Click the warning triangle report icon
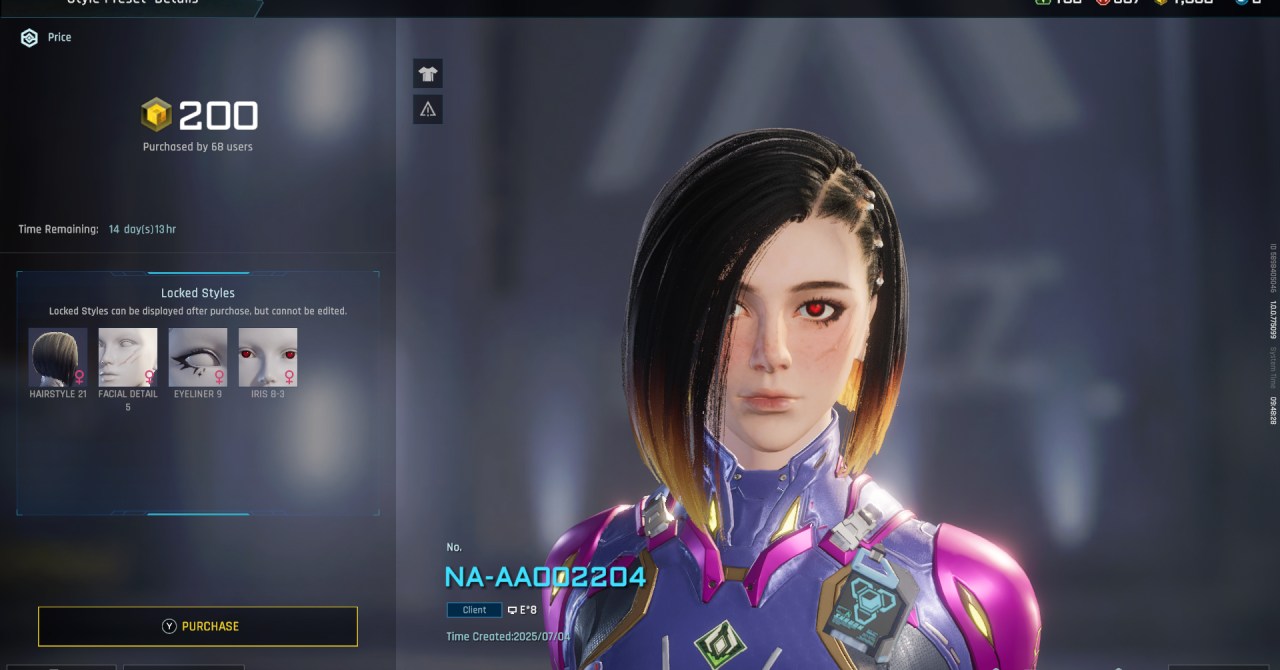This screenshot has width=1280, height=670. (428, 109)
